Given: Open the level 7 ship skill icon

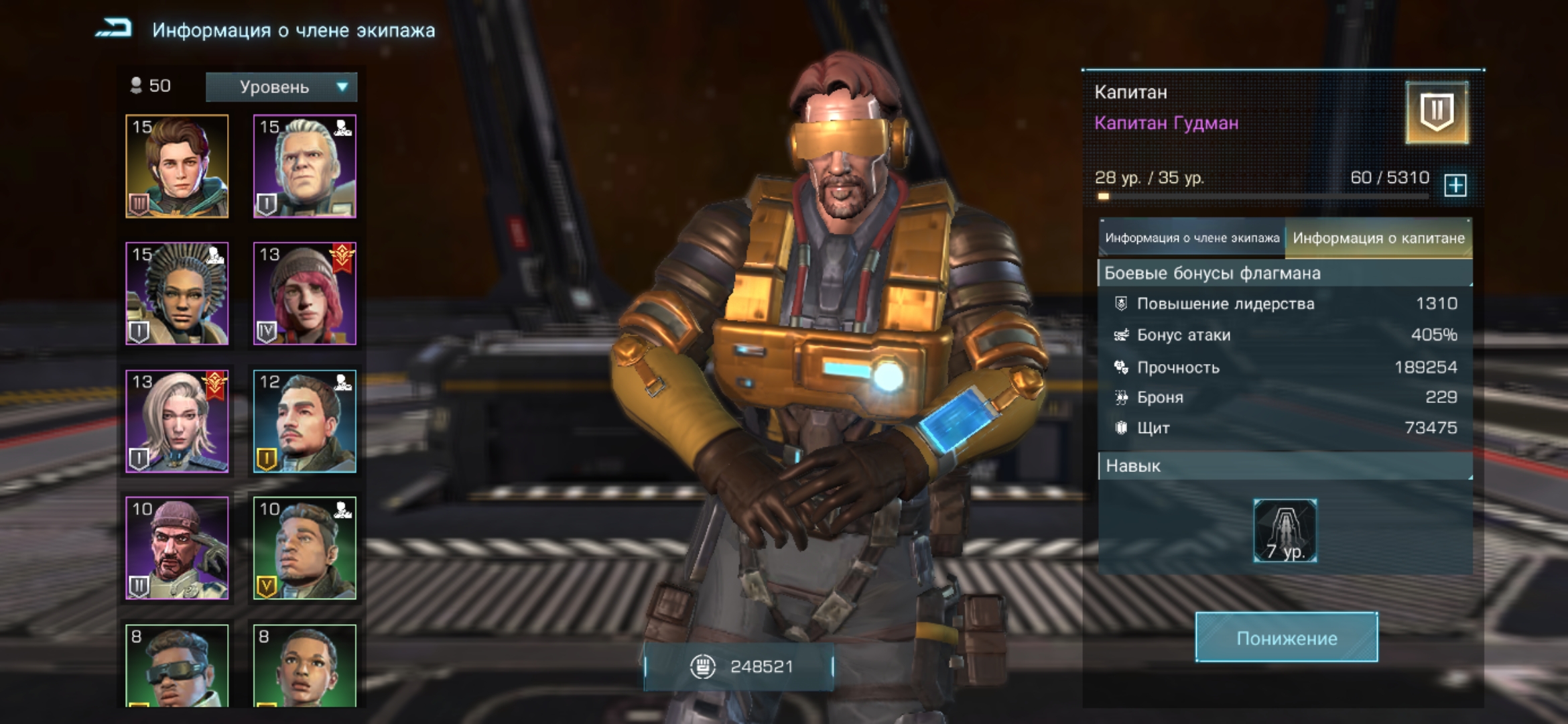Looking at the screenshot, I should (1285, 530).
